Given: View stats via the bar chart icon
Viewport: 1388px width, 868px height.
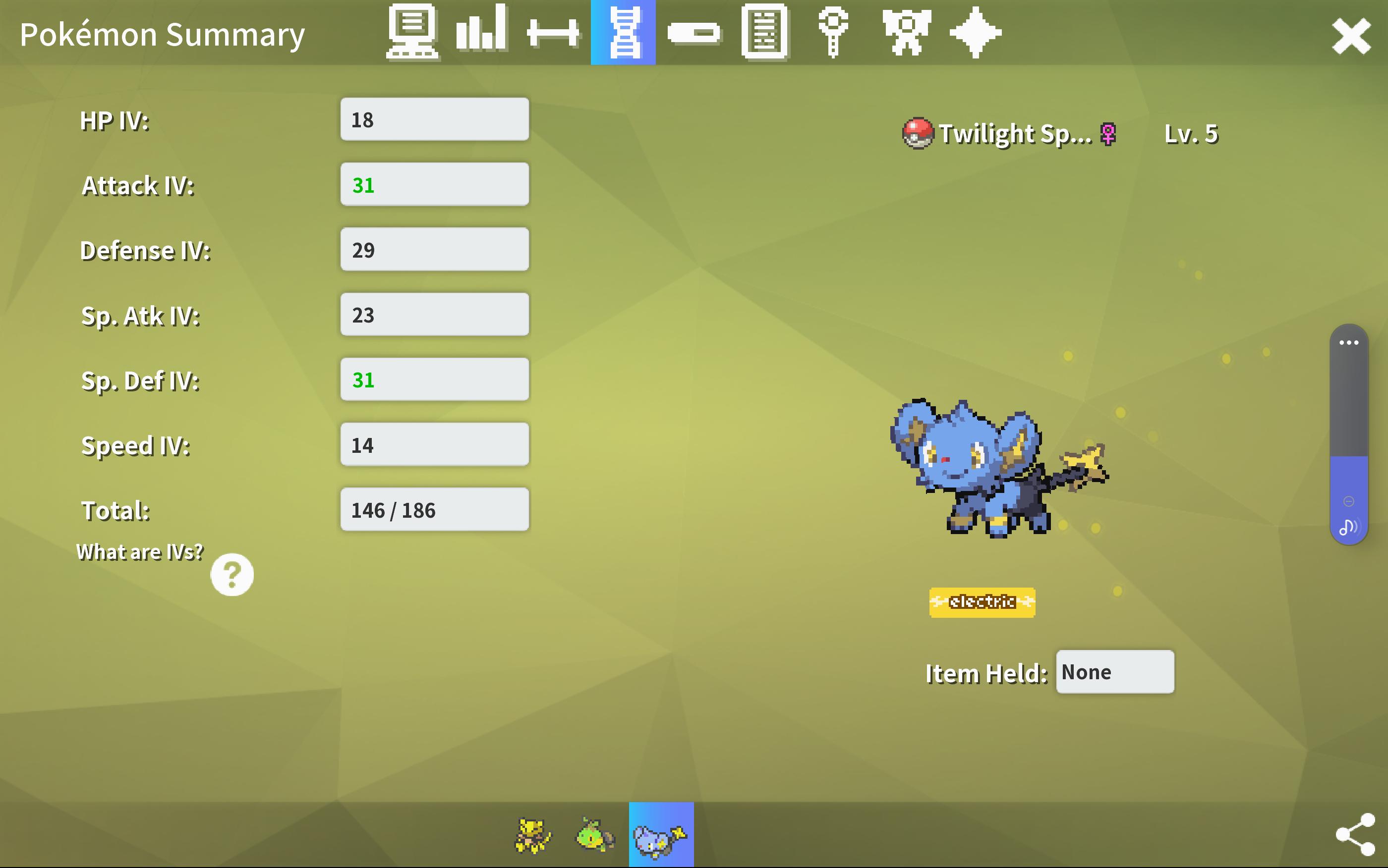Looking at the screenshot, I should tap(482, 33).
